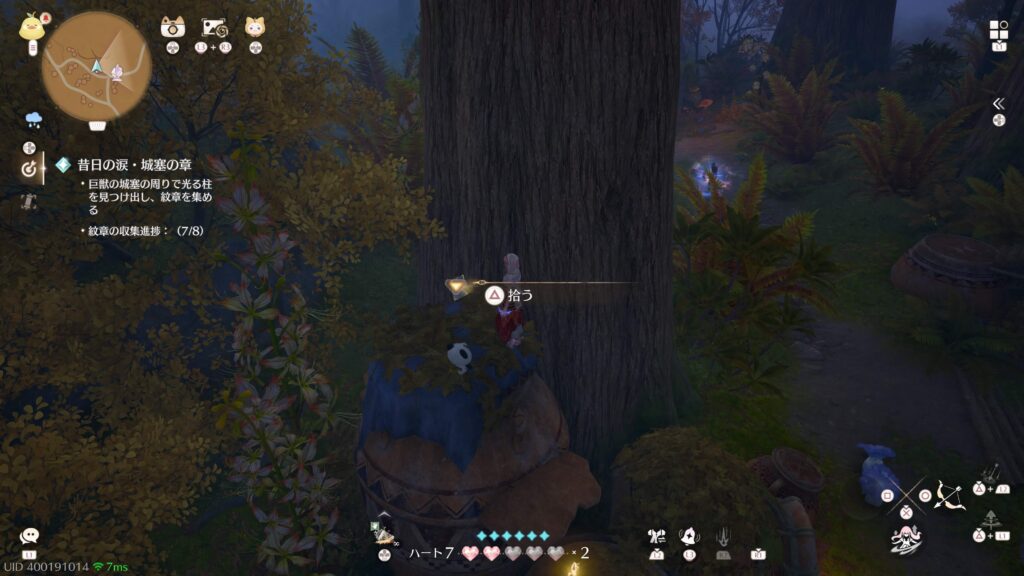
Task: Click the Momo cat face icon
Action: [x=255, y=27]
